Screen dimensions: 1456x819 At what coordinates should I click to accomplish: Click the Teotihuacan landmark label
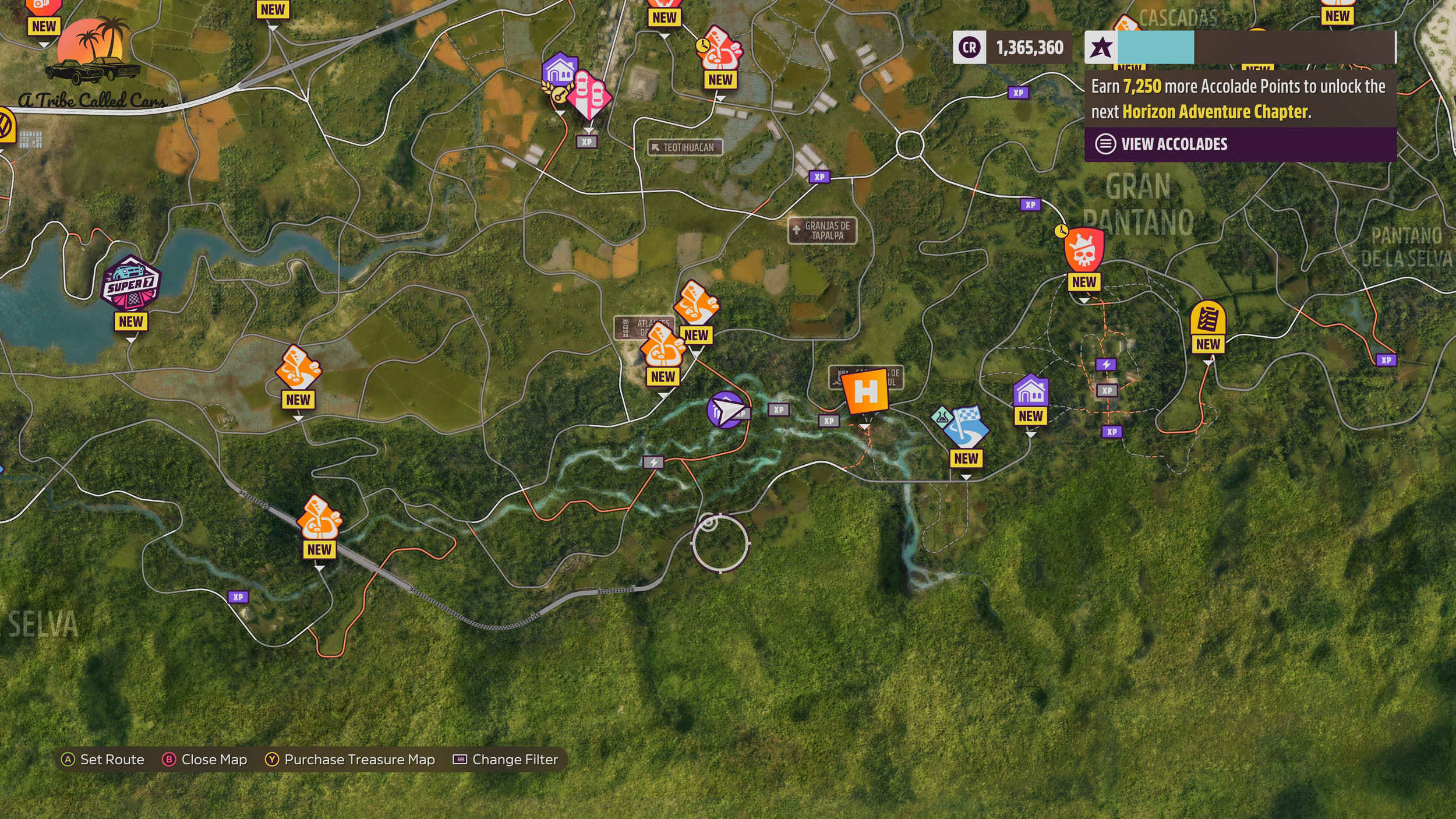click(685, 147)
